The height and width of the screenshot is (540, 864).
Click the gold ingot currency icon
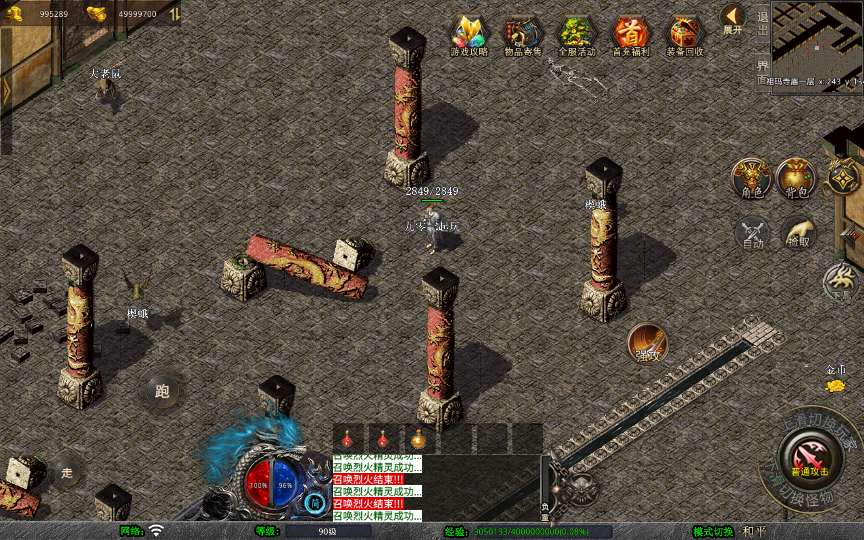click(96, 14)
